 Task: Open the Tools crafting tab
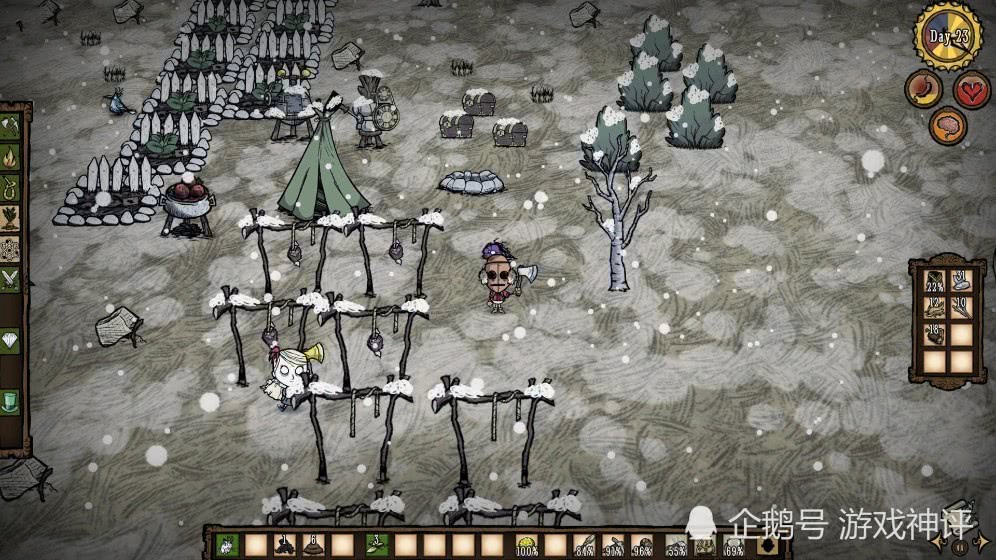click(x=11, y=127)
